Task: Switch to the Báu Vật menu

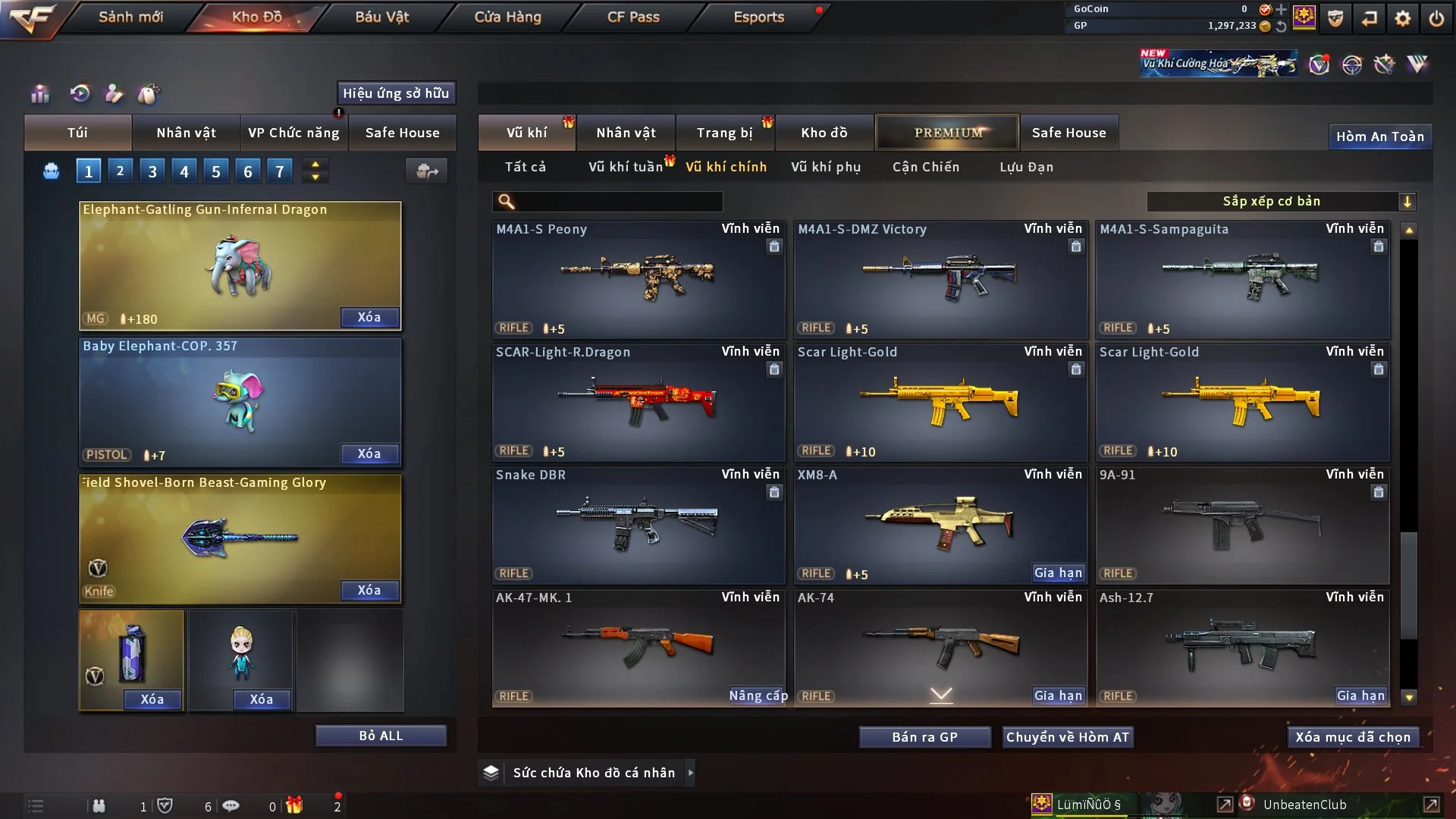Action: [381, 17]
